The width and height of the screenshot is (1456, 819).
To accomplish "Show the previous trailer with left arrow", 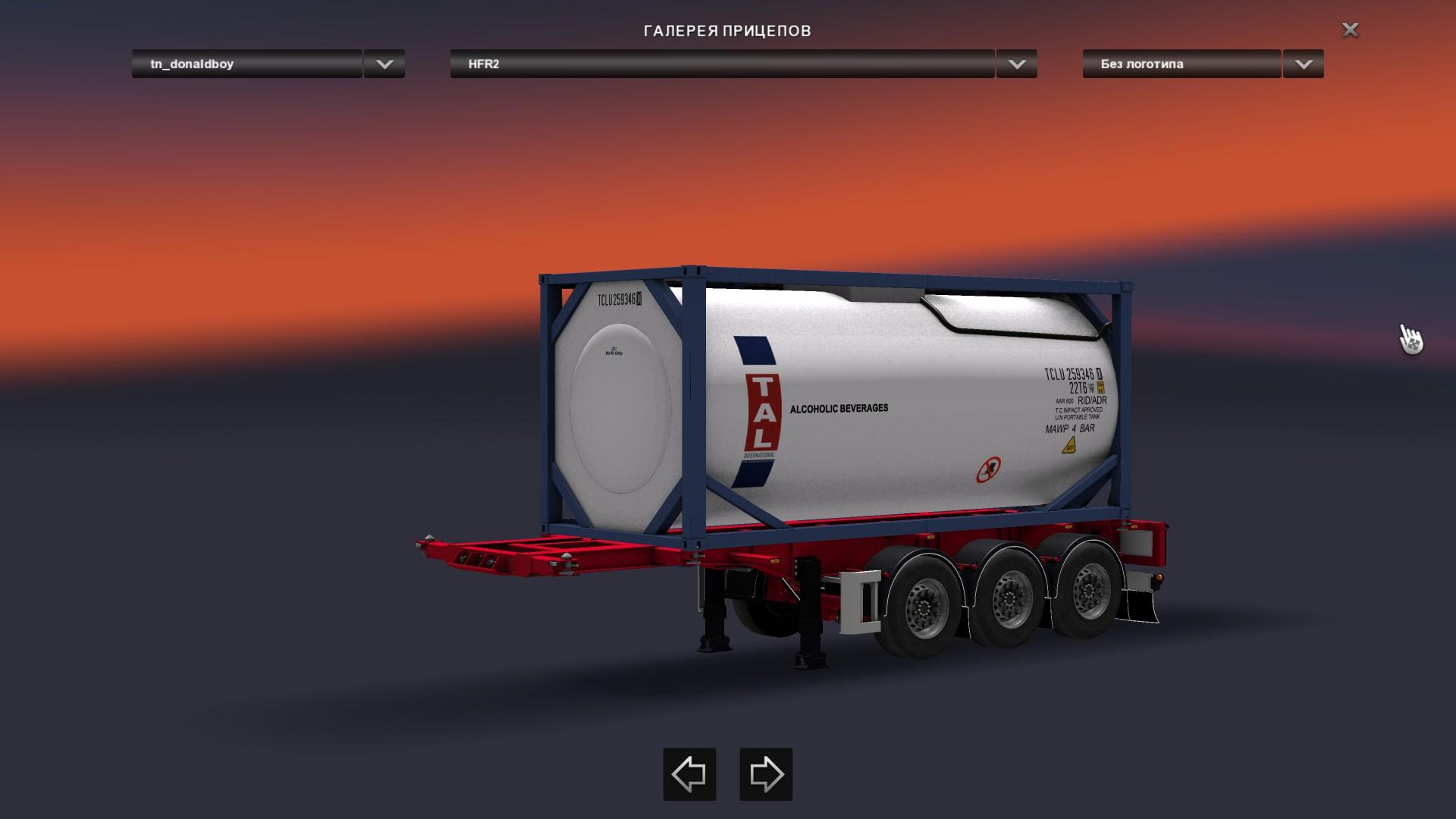I will [x=689, y=774].
